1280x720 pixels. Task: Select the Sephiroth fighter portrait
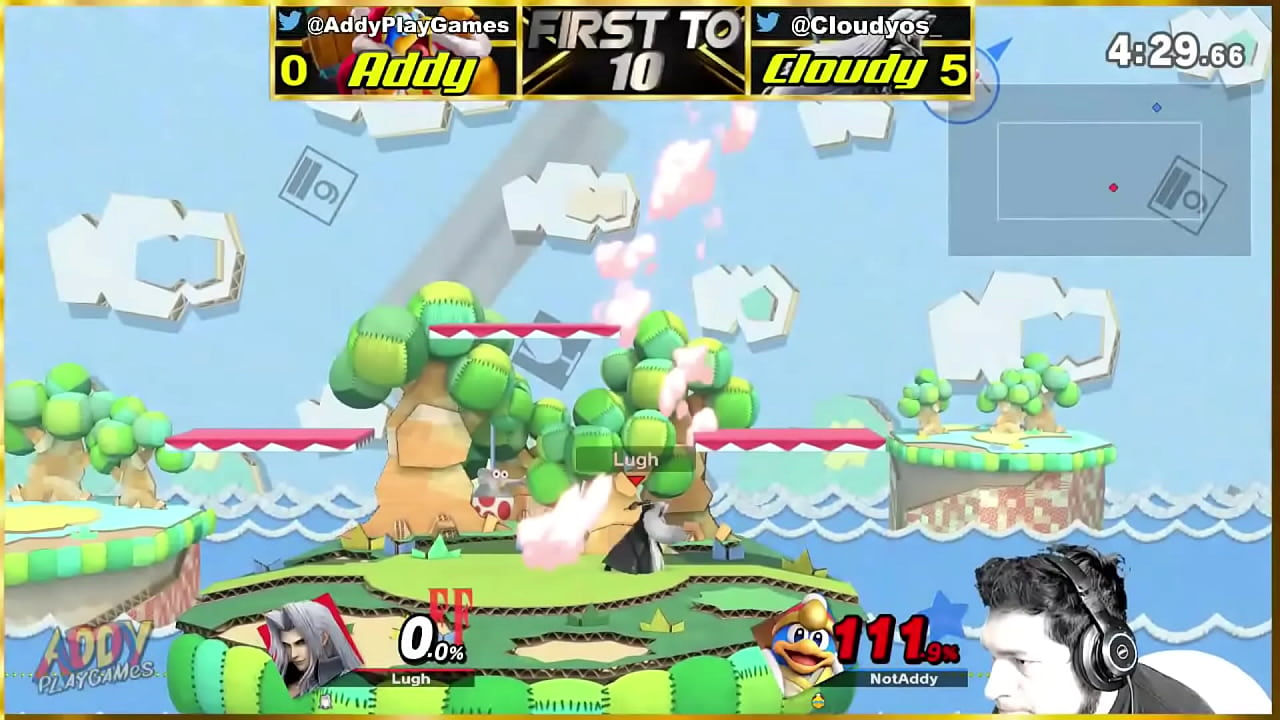(306, 645)
